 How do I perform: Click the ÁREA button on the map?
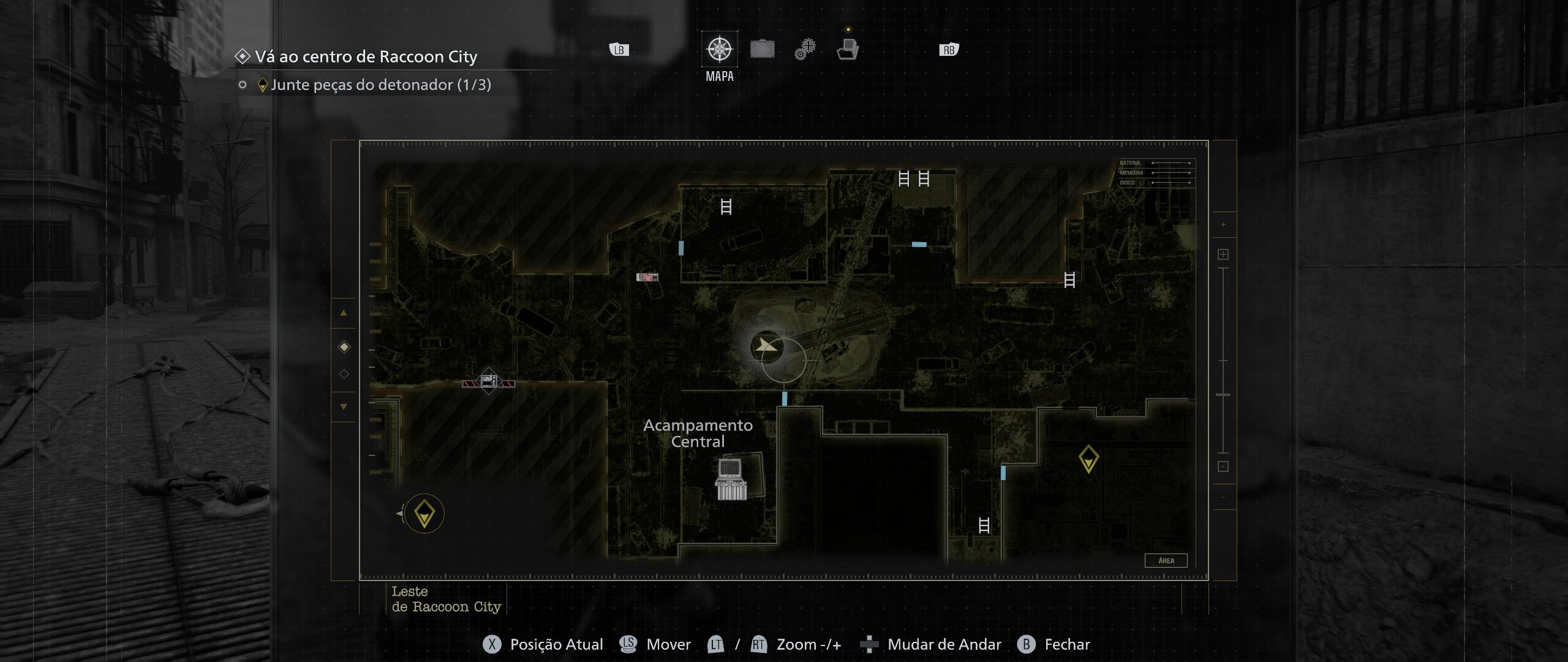pyautogui.click(x=1166, y=560)
